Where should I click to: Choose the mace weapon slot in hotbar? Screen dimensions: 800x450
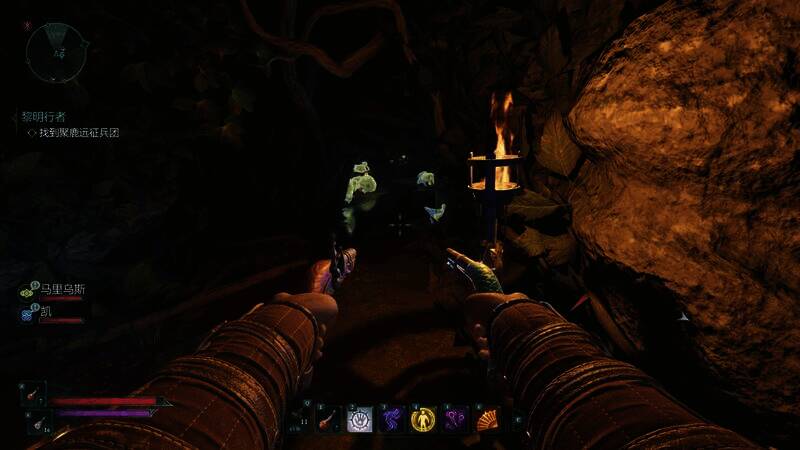click(x=327, y=420)
